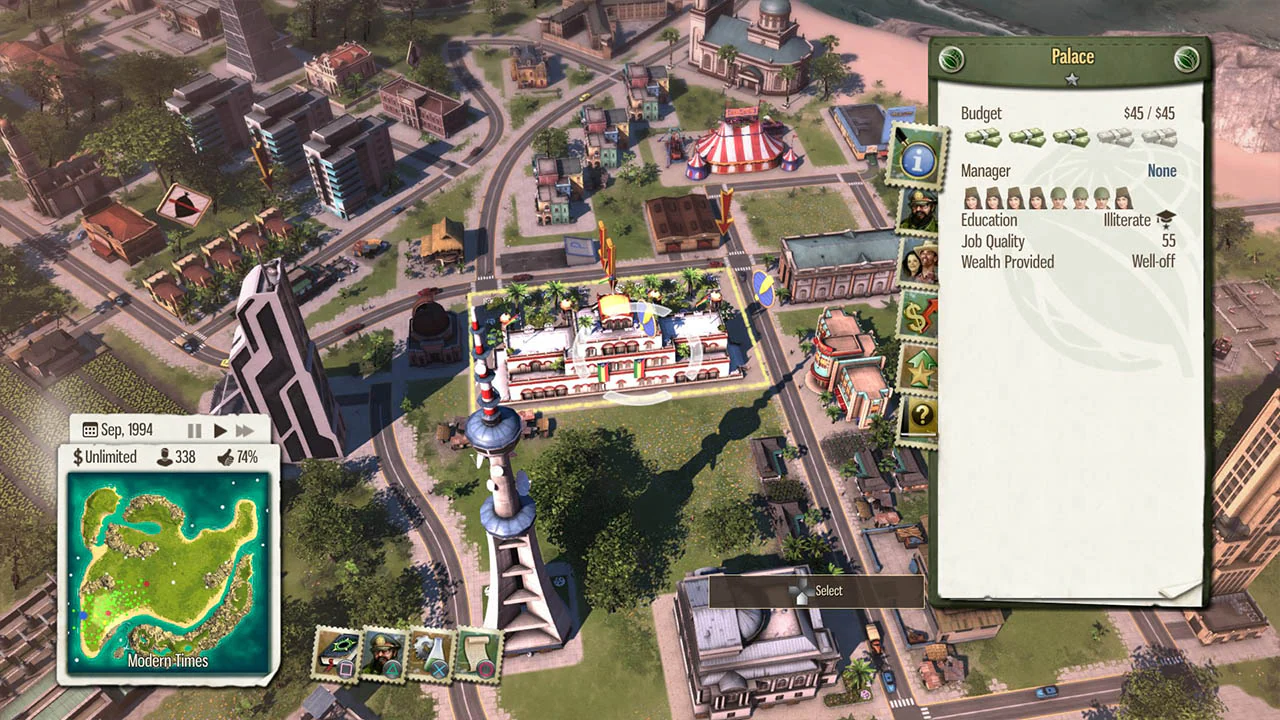1280x720 pixels.
Task: Click None to assign a manager
Action: [x=1161, y=170]
